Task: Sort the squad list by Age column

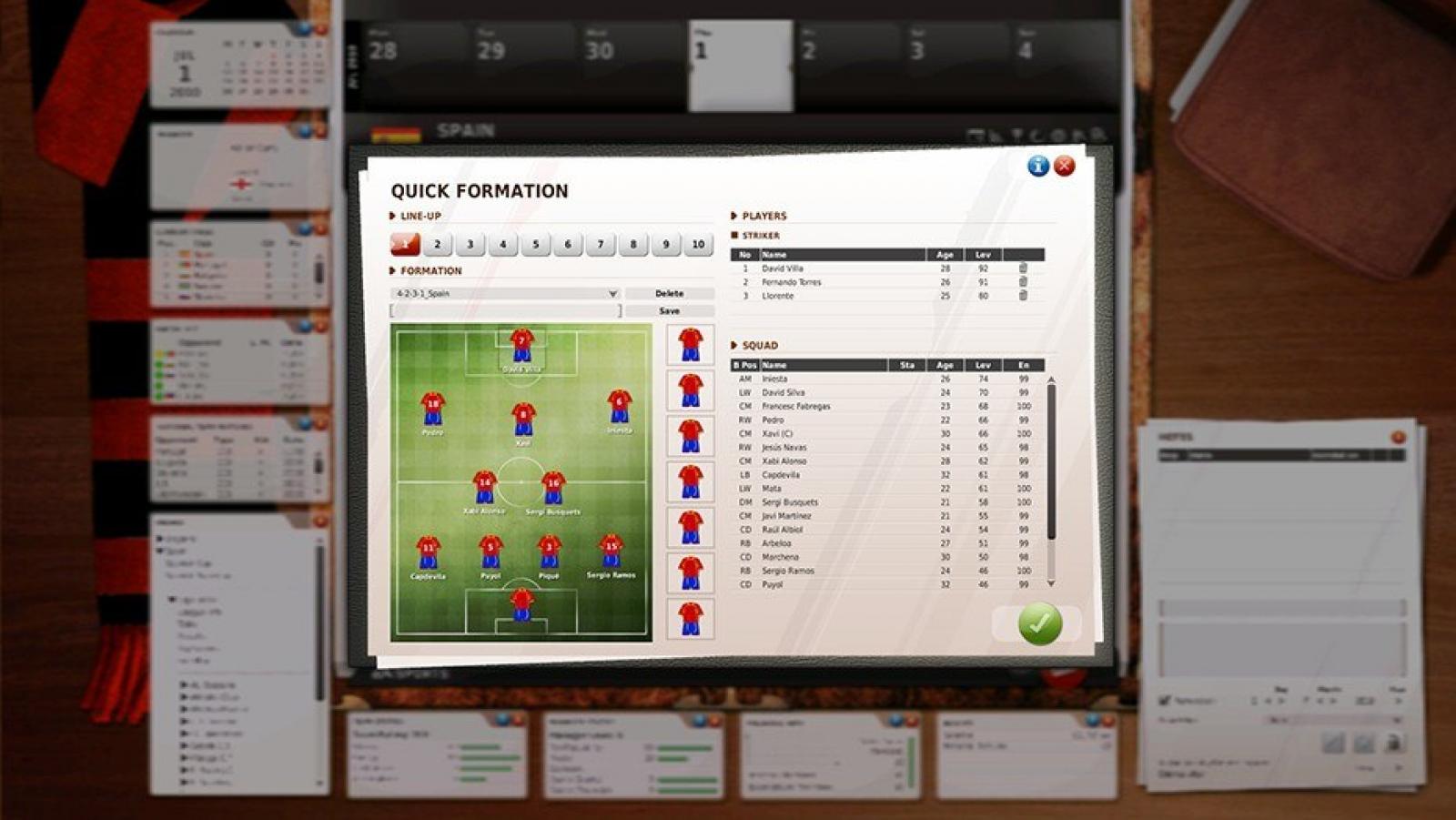Action: tap(945, 365)
